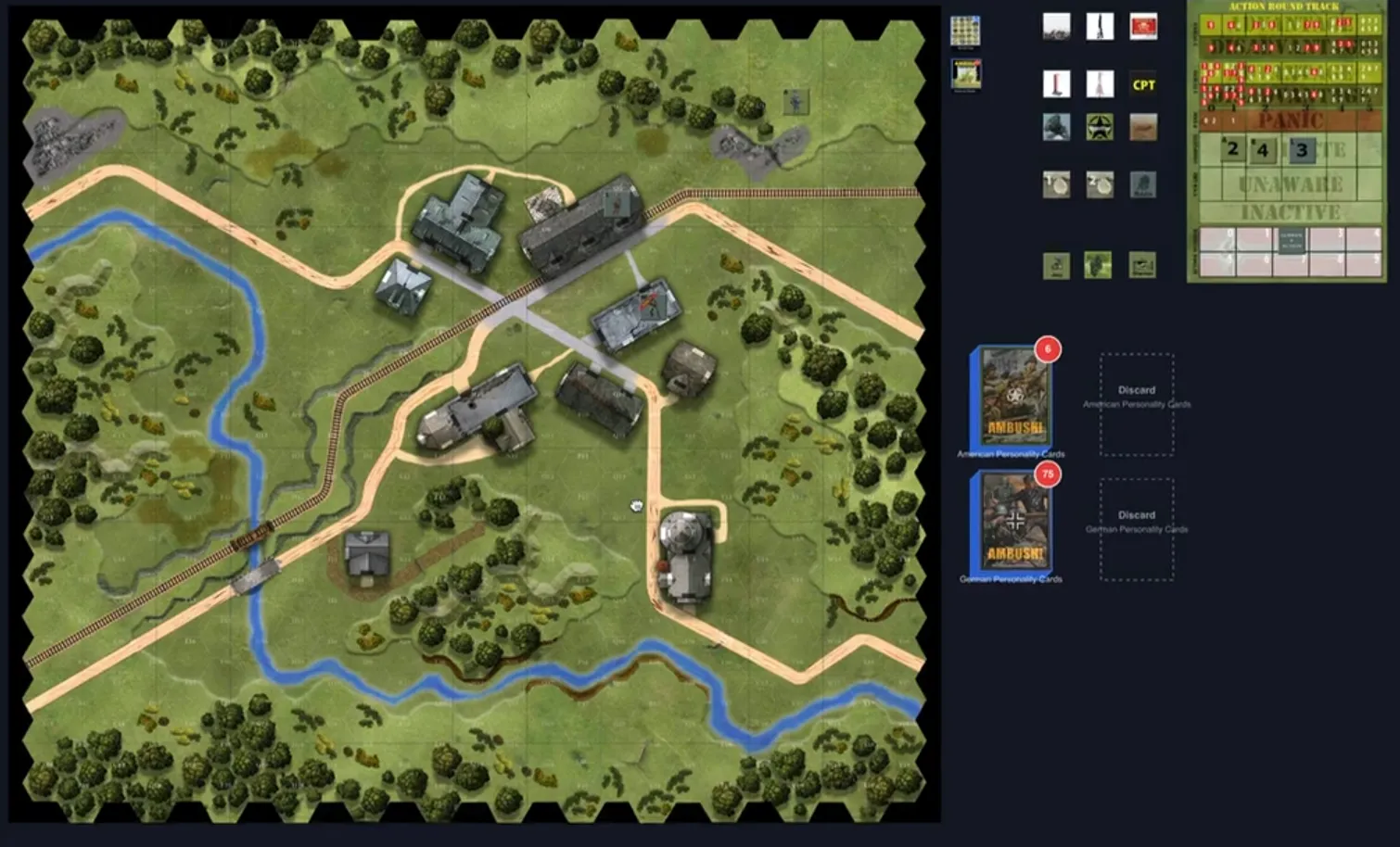Click the red obelisk marker icon
This screenshot has width=1400, height=847.
(1057, 84)
